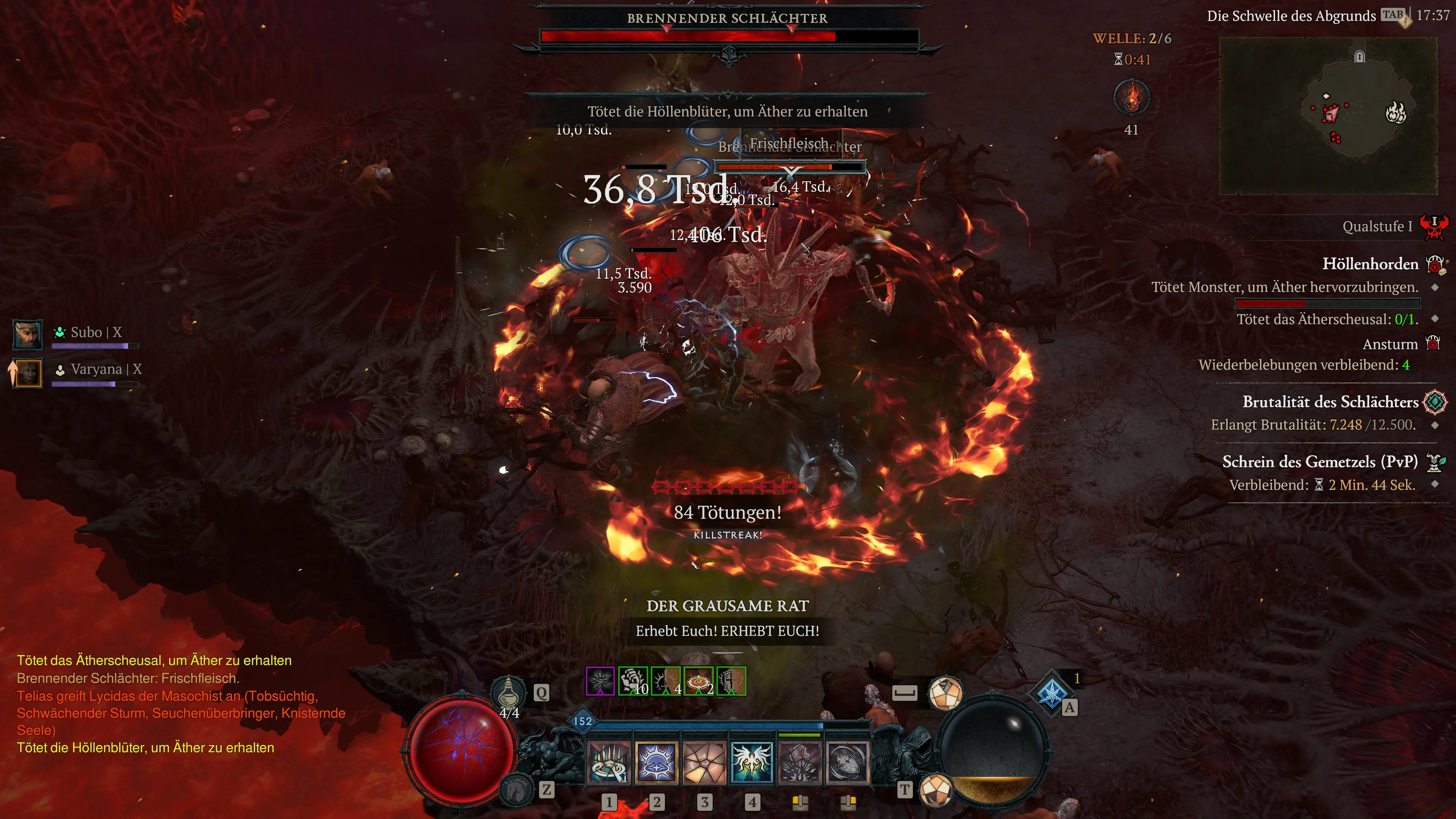Activate the spinning shield skill
1456x819 pixels.
point(847,763)
